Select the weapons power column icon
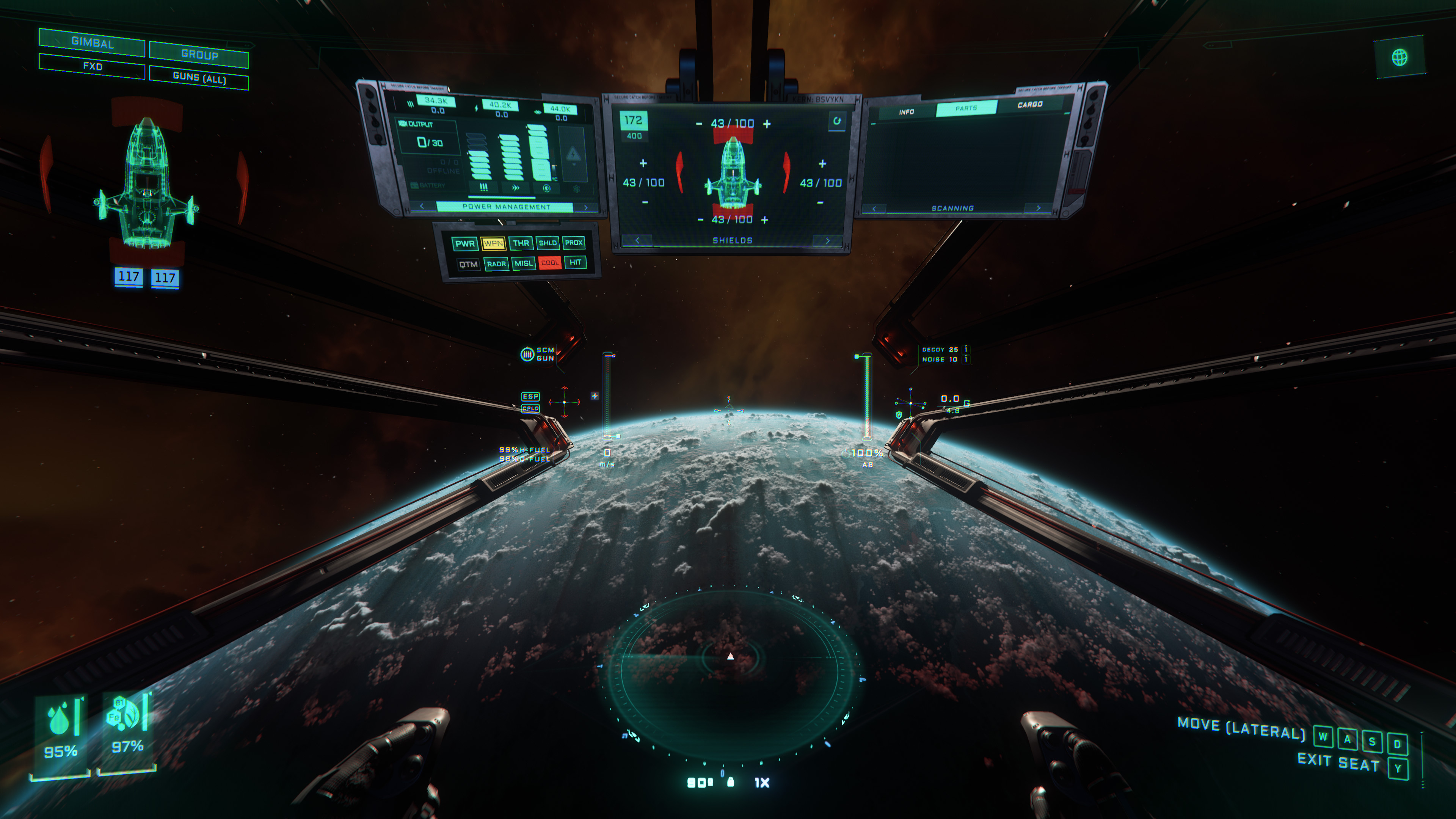The height and width of the screenshot is (819, 1456). click(x=483, y=187)
